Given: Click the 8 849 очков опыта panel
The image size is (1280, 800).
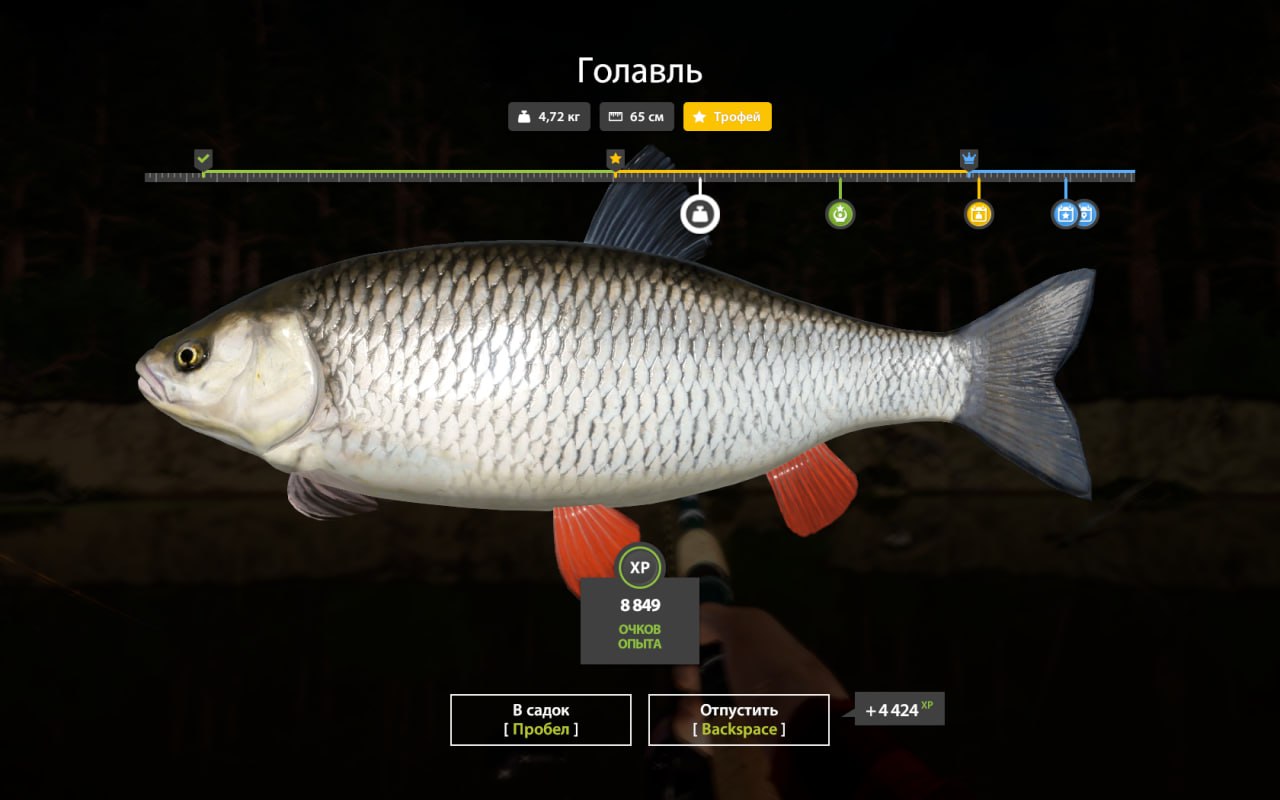Looking at the screenshot, I should (640, 620).
